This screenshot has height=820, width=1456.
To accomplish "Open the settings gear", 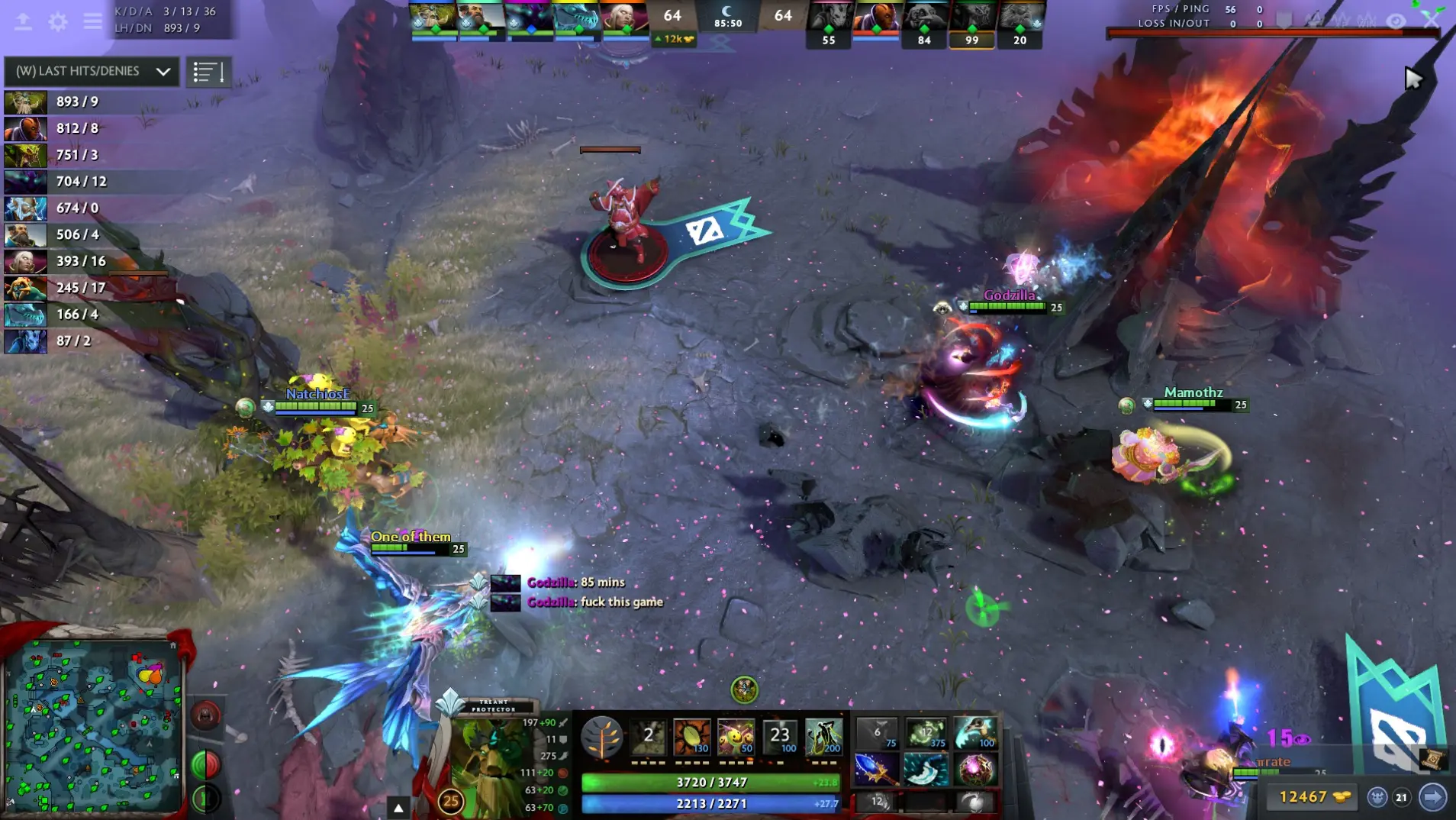I will [58, 21].
